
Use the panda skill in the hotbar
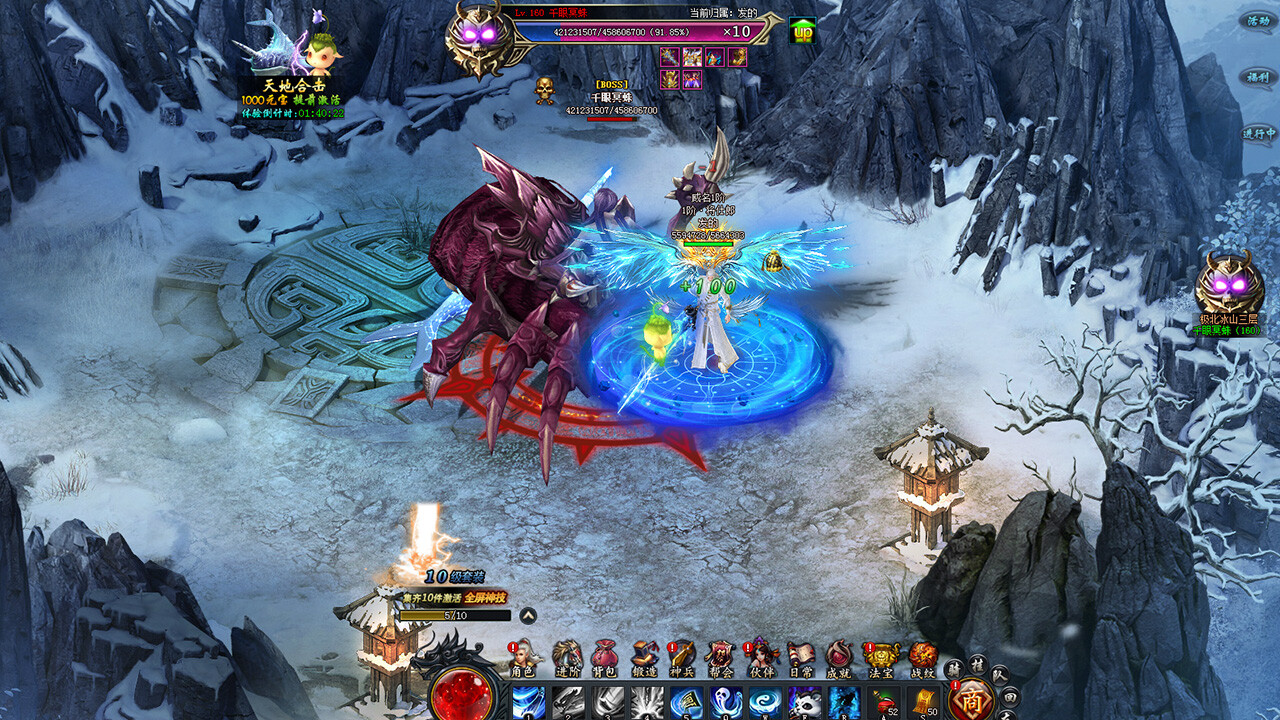point(804,703)
